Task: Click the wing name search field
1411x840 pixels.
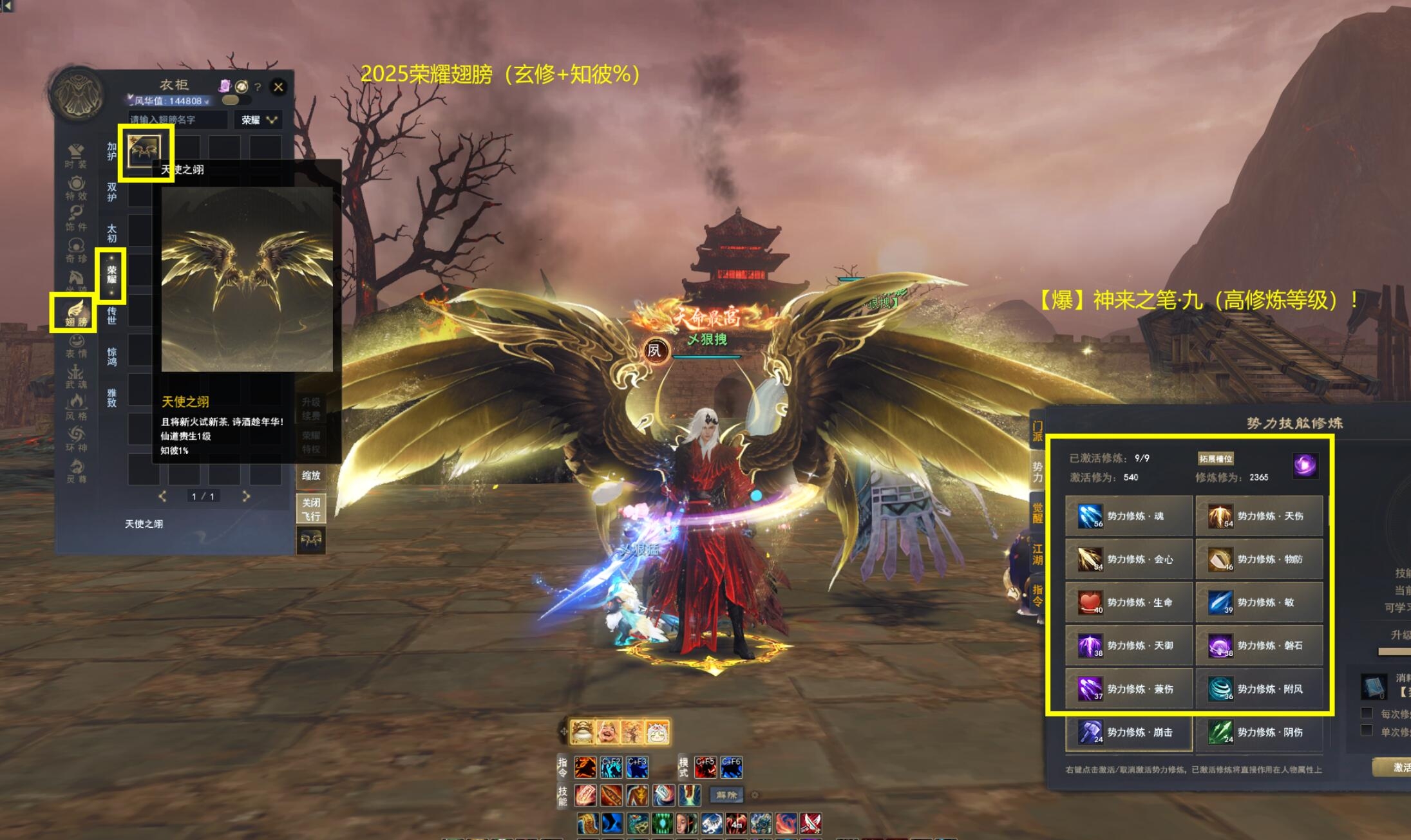Action: tap(178, 120)
